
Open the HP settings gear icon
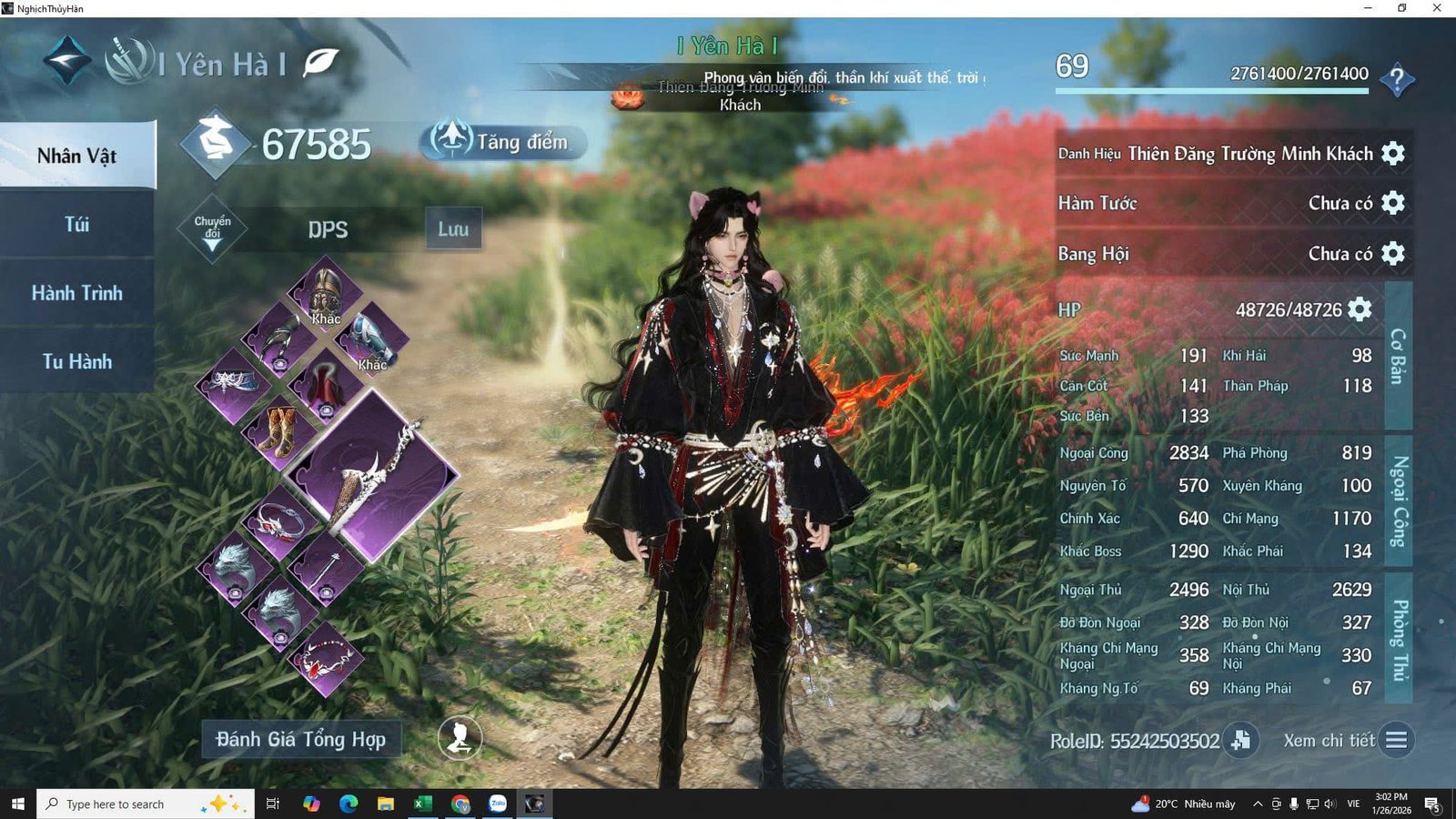[1360, 309]
